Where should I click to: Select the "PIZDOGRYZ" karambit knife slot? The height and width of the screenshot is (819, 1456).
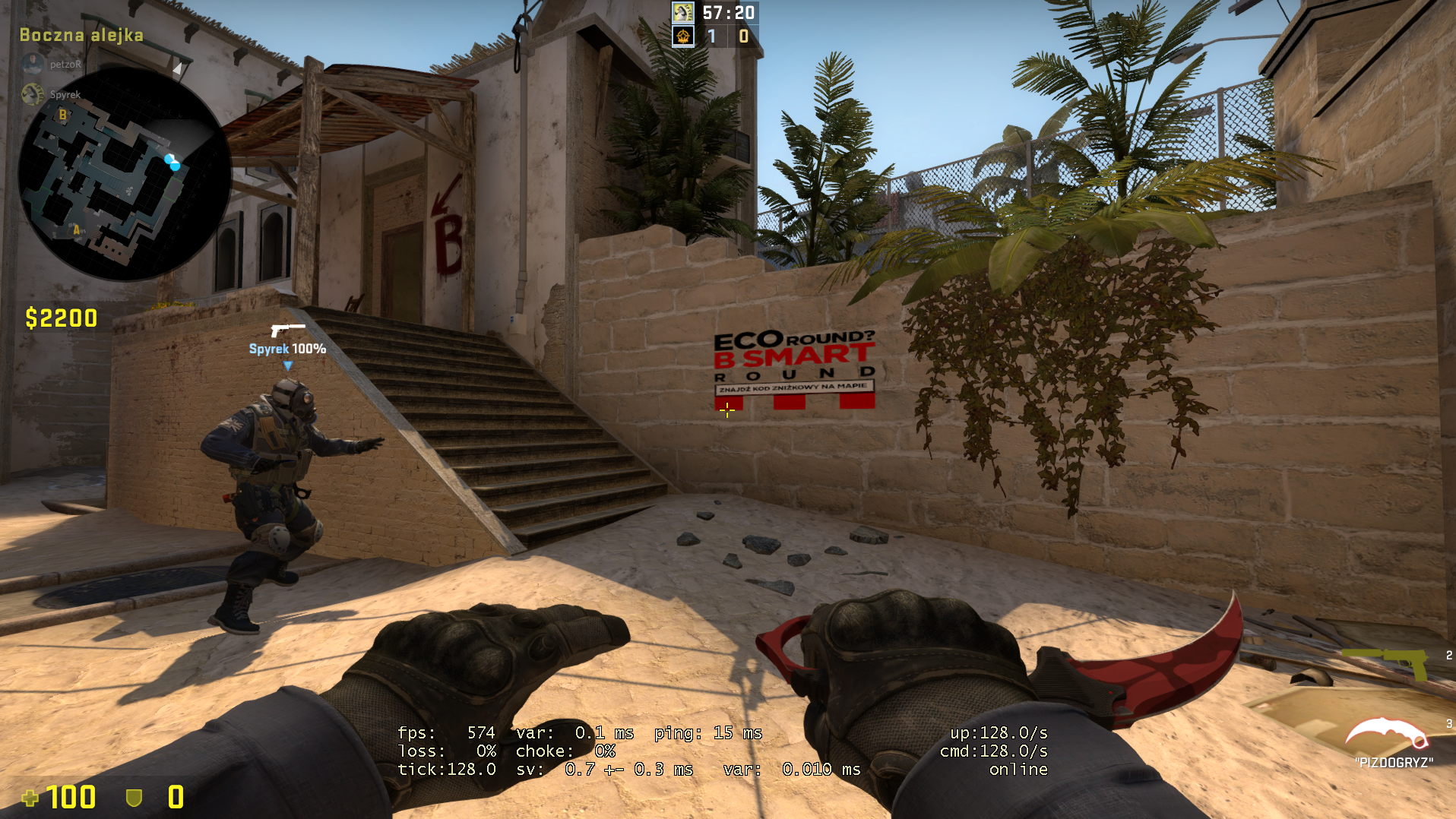(1387, 735)
